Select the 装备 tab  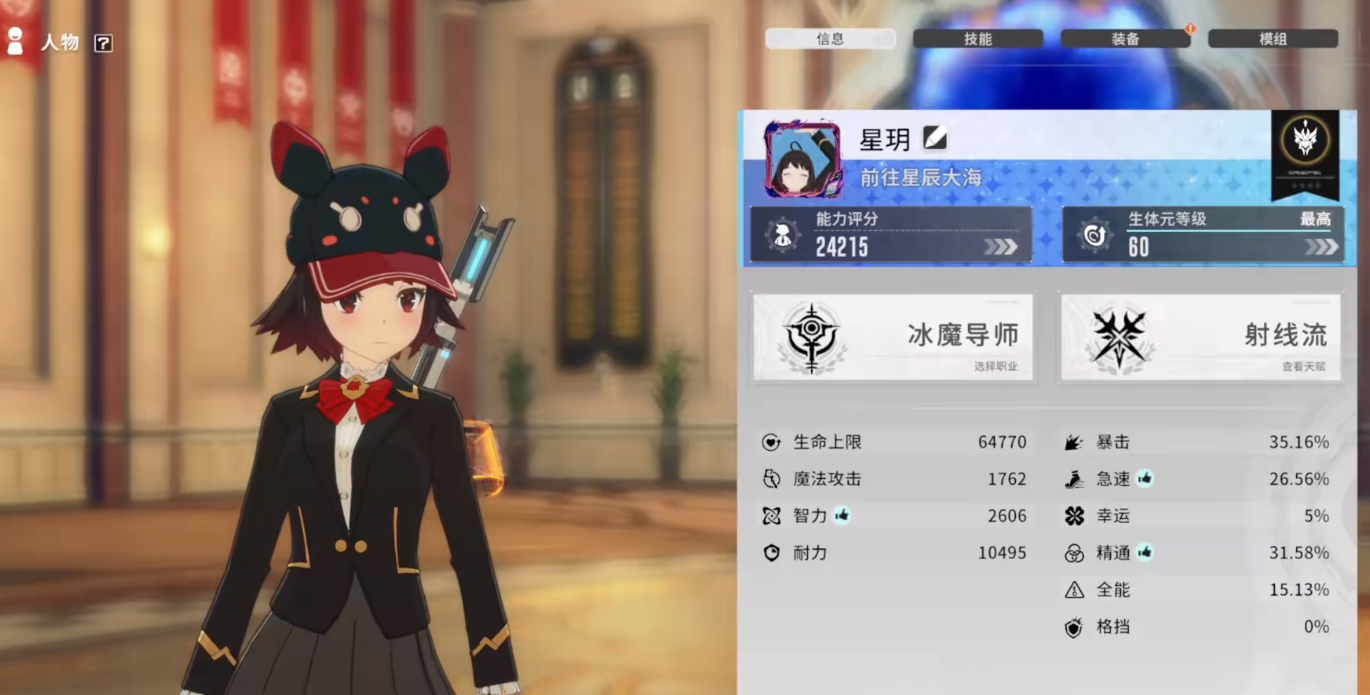point(1125,39)
